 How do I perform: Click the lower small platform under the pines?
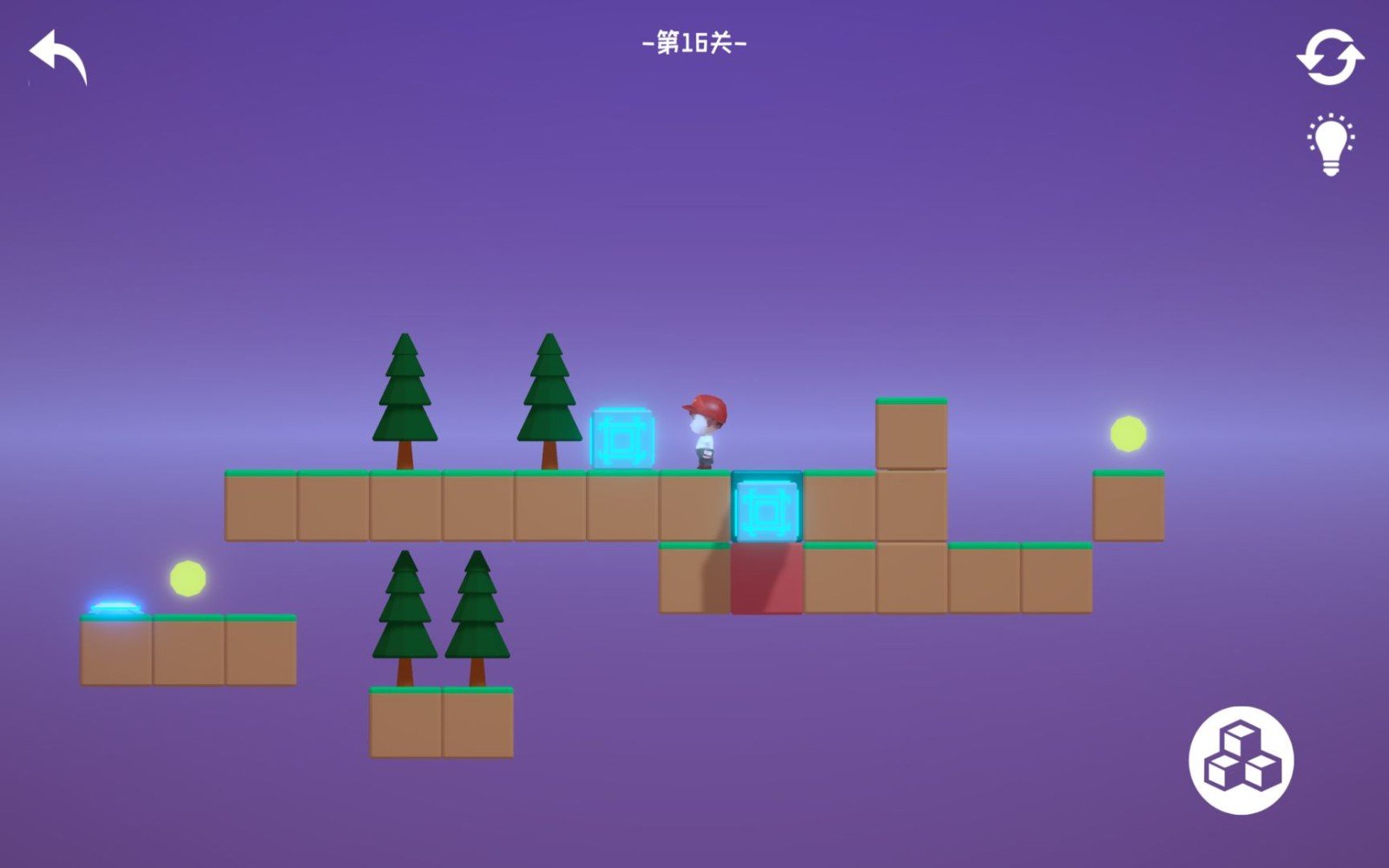[x=443, y=725]
